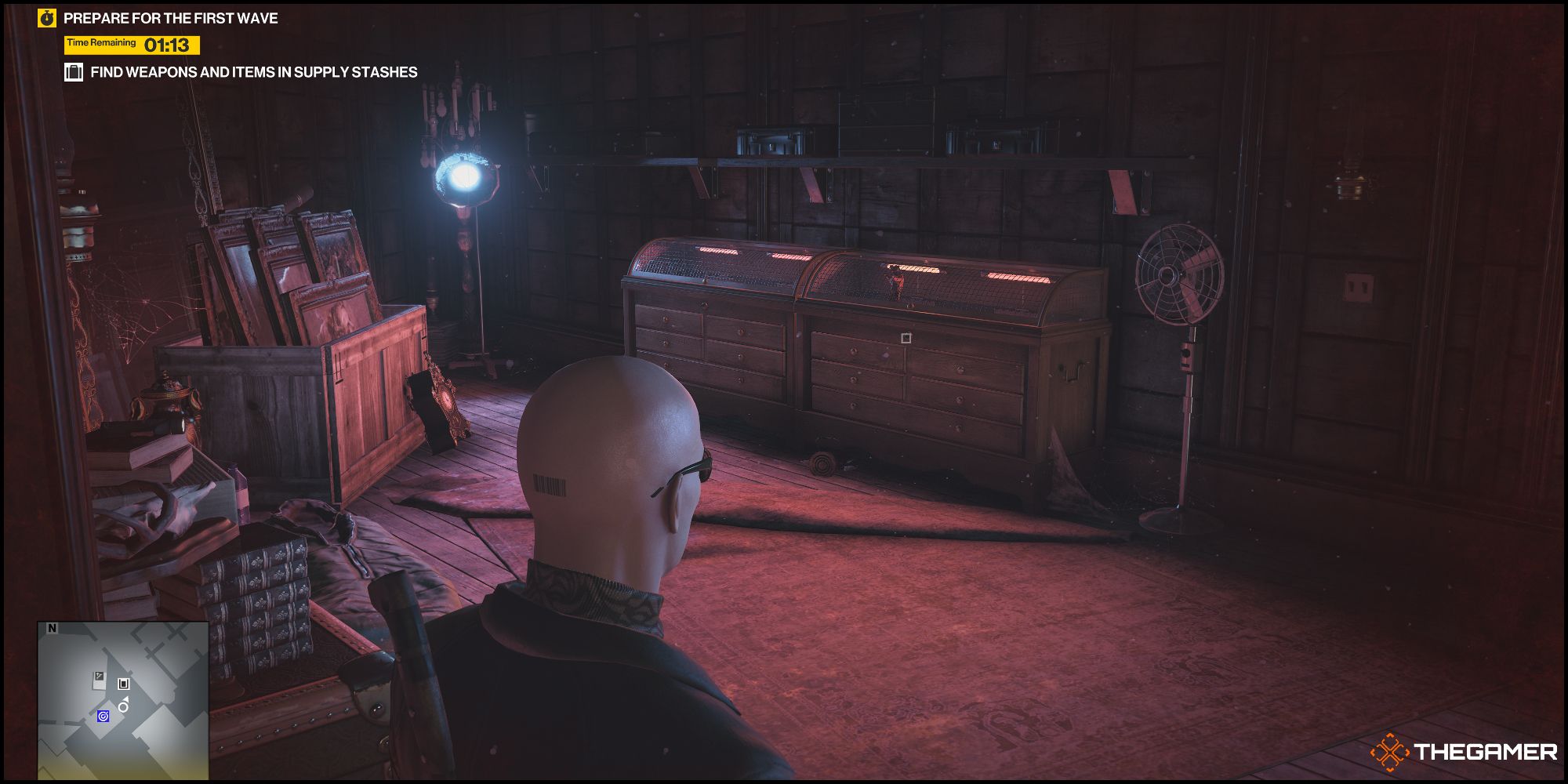Select the white supply stash square on minimap
The image size is (1568, 784).
(x=124, y=684)
